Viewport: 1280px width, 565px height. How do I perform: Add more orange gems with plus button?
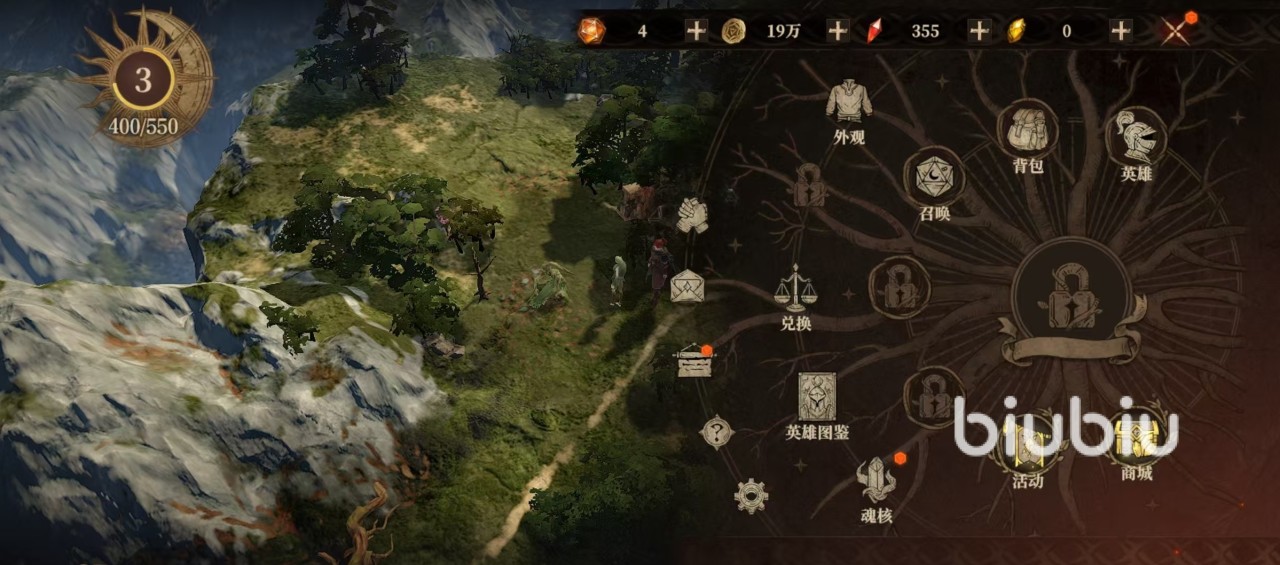click(696, 31)
